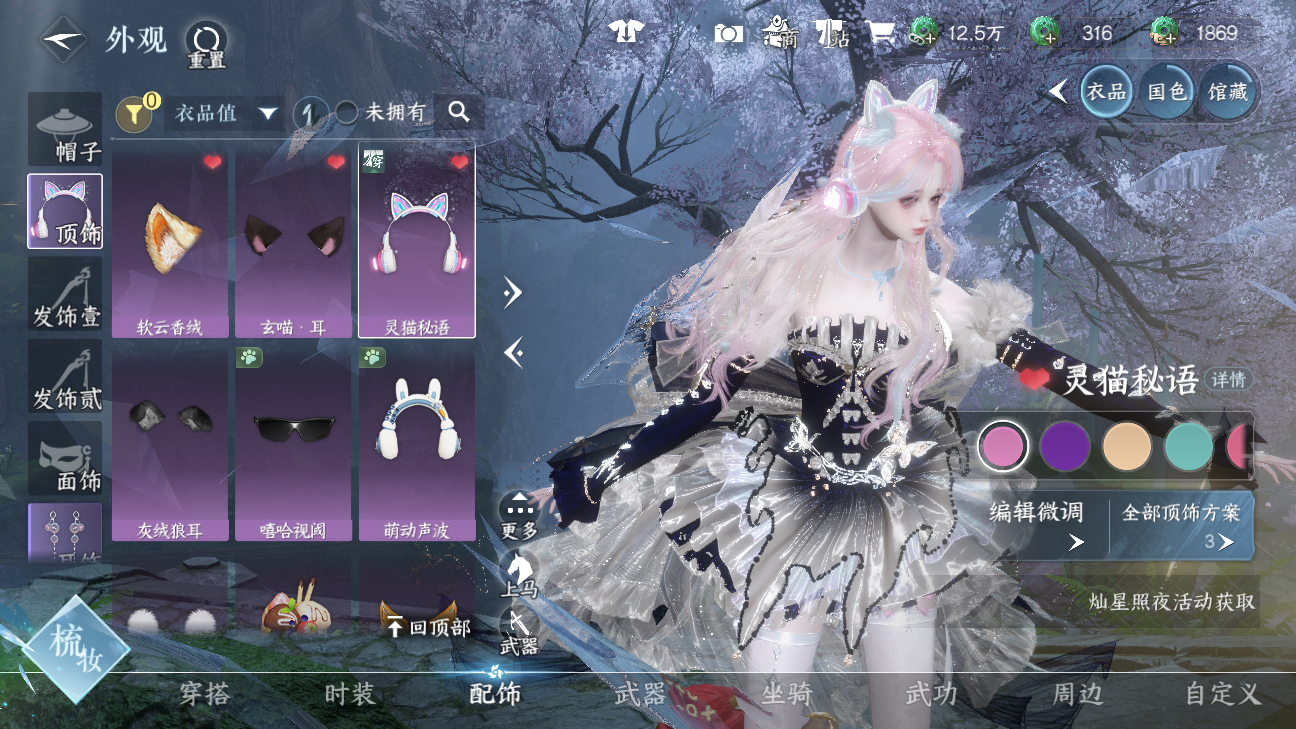Pick the 嘻哈视阈 sunglasses item
The image size is (1296, 729).
coord(293,443)
